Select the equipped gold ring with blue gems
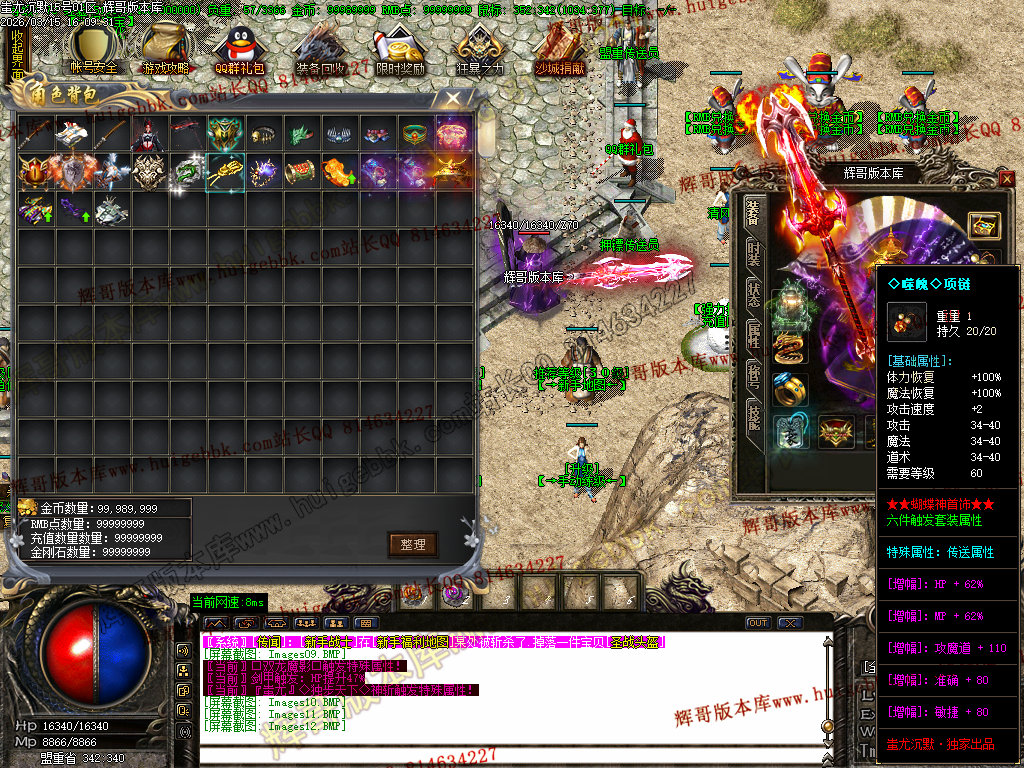1024x768 pixels. [790, 389]
